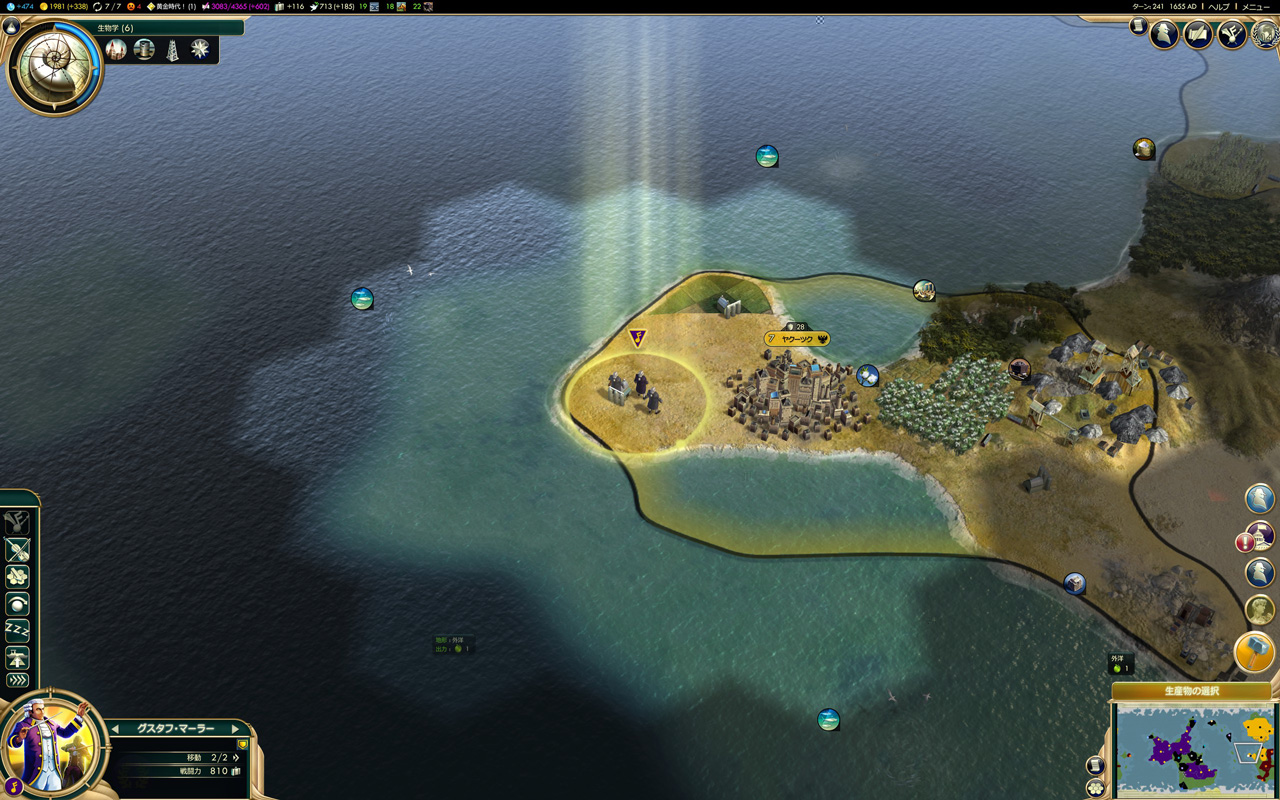The width and height of the screenshot is (1280, 800).
Task: Open the ヤクーツク city banner
Action: (x=797, y=339)
